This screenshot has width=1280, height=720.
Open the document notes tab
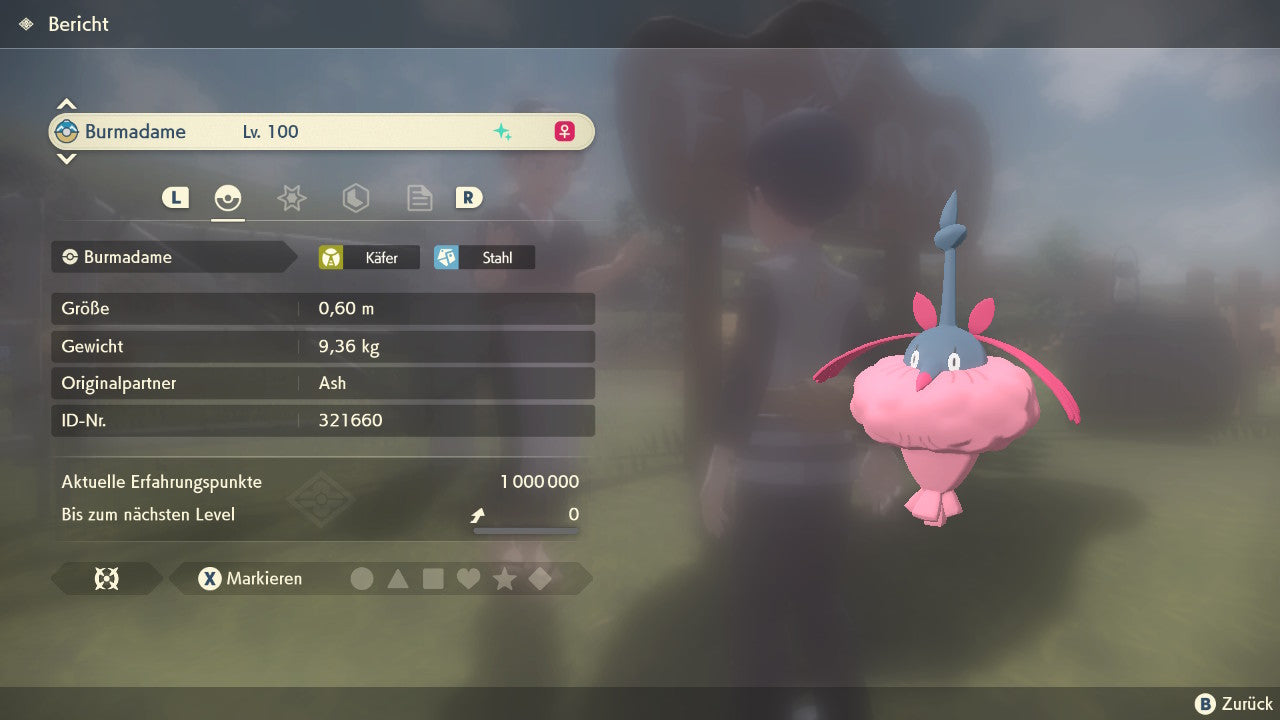coord(419,198)
